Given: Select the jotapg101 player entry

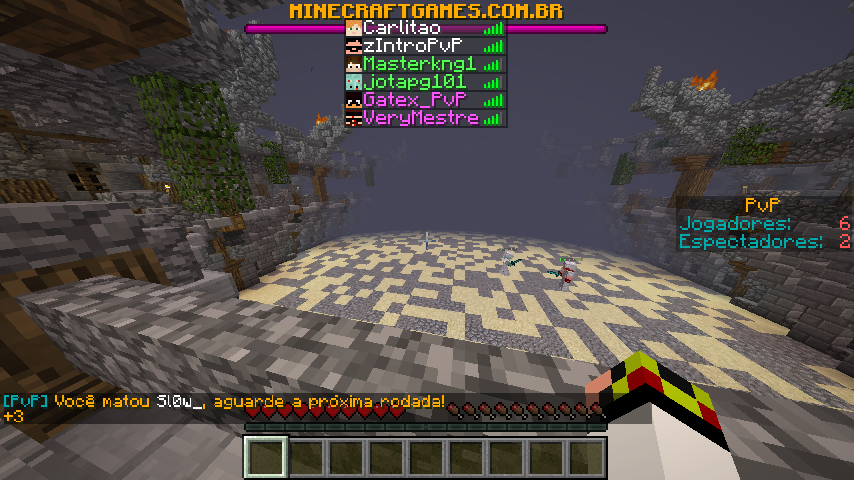Looking at the screenshot, I should tap(425, 82).
